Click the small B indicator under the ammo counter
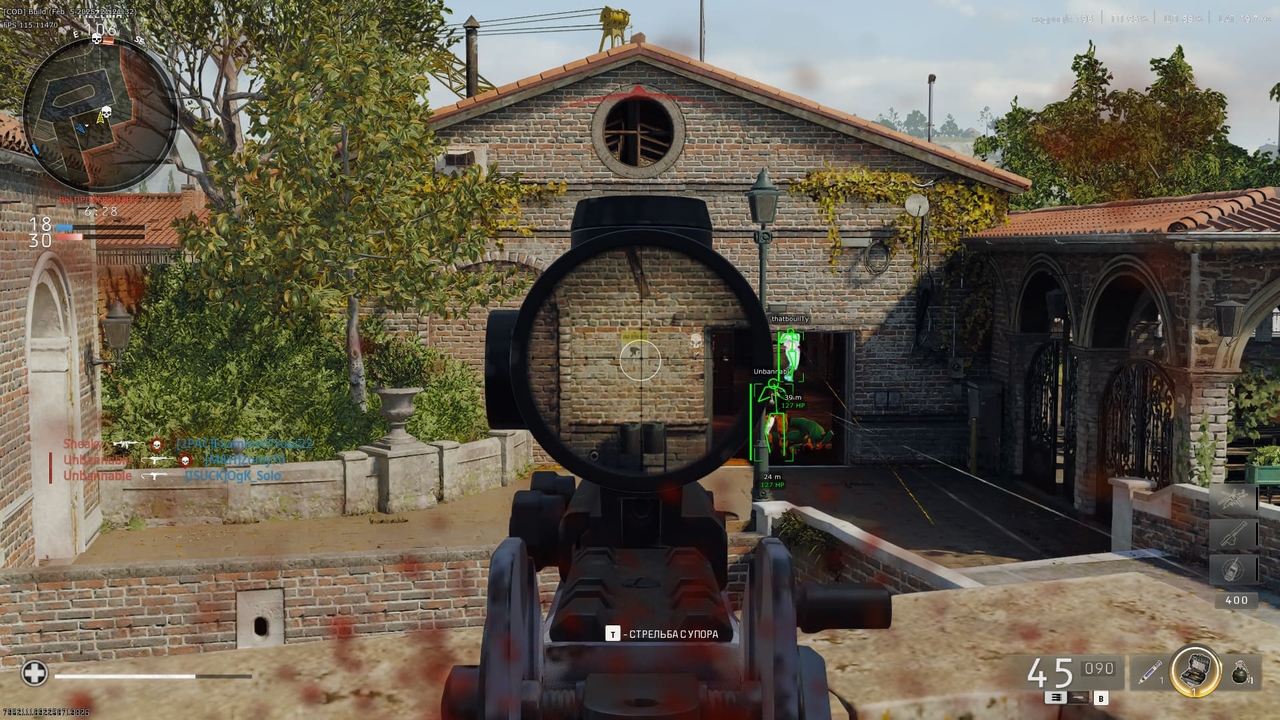This screenshot has height=720, width=1280. click(x=1101, y=699)
